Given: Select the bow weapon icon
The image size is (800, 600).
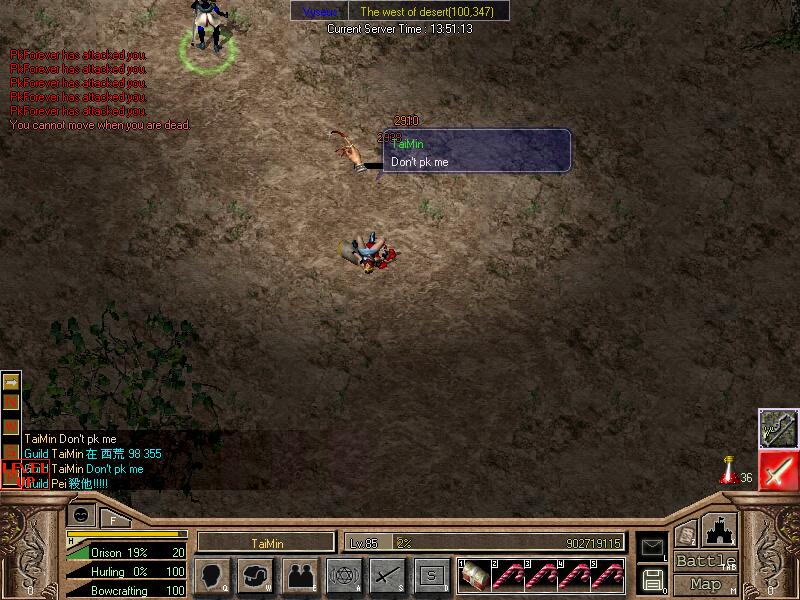Looking at the screenshot, I should pyautogui.click(x=777, y=428).
